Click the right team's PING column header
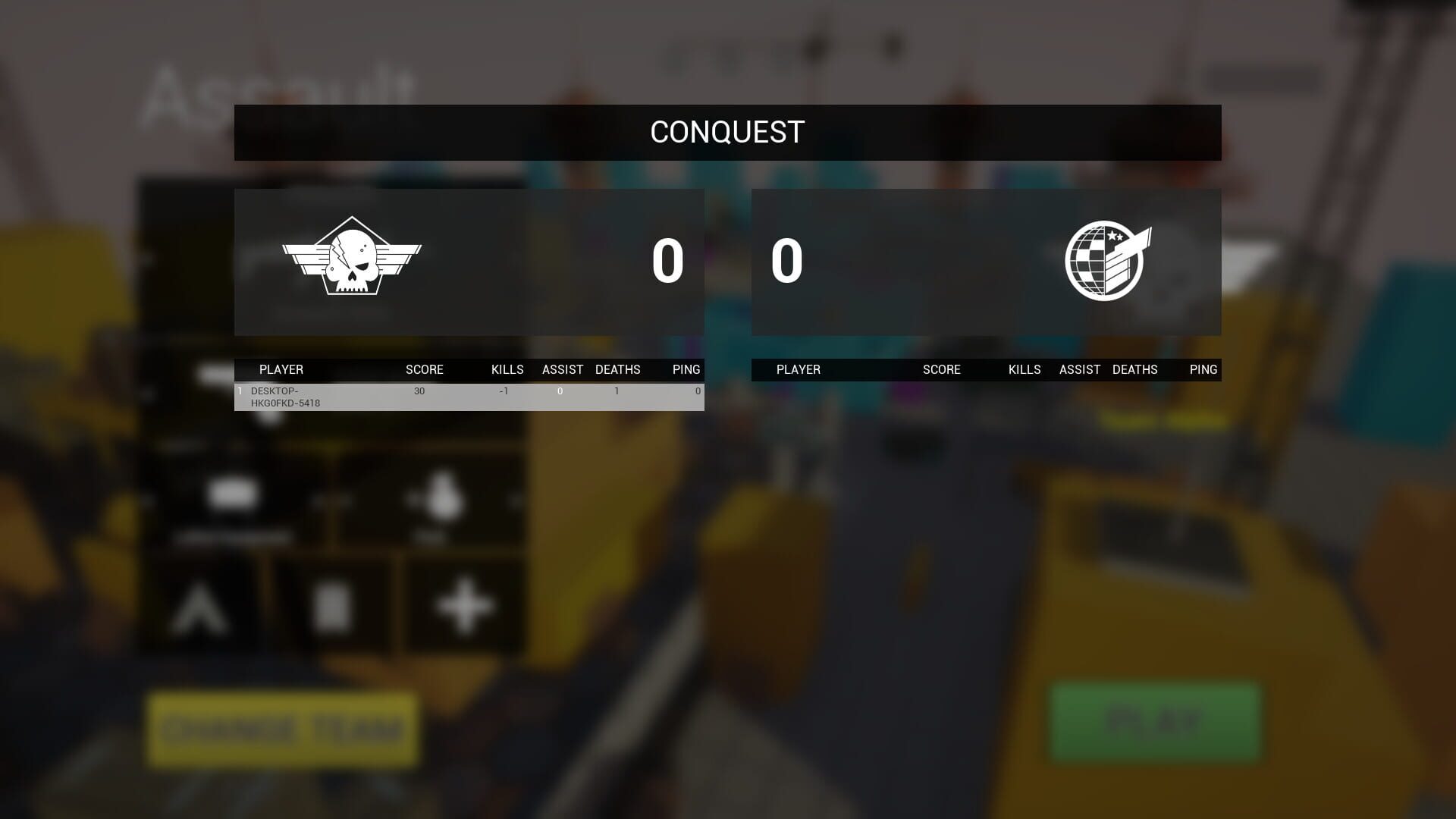 point(1204,369)
